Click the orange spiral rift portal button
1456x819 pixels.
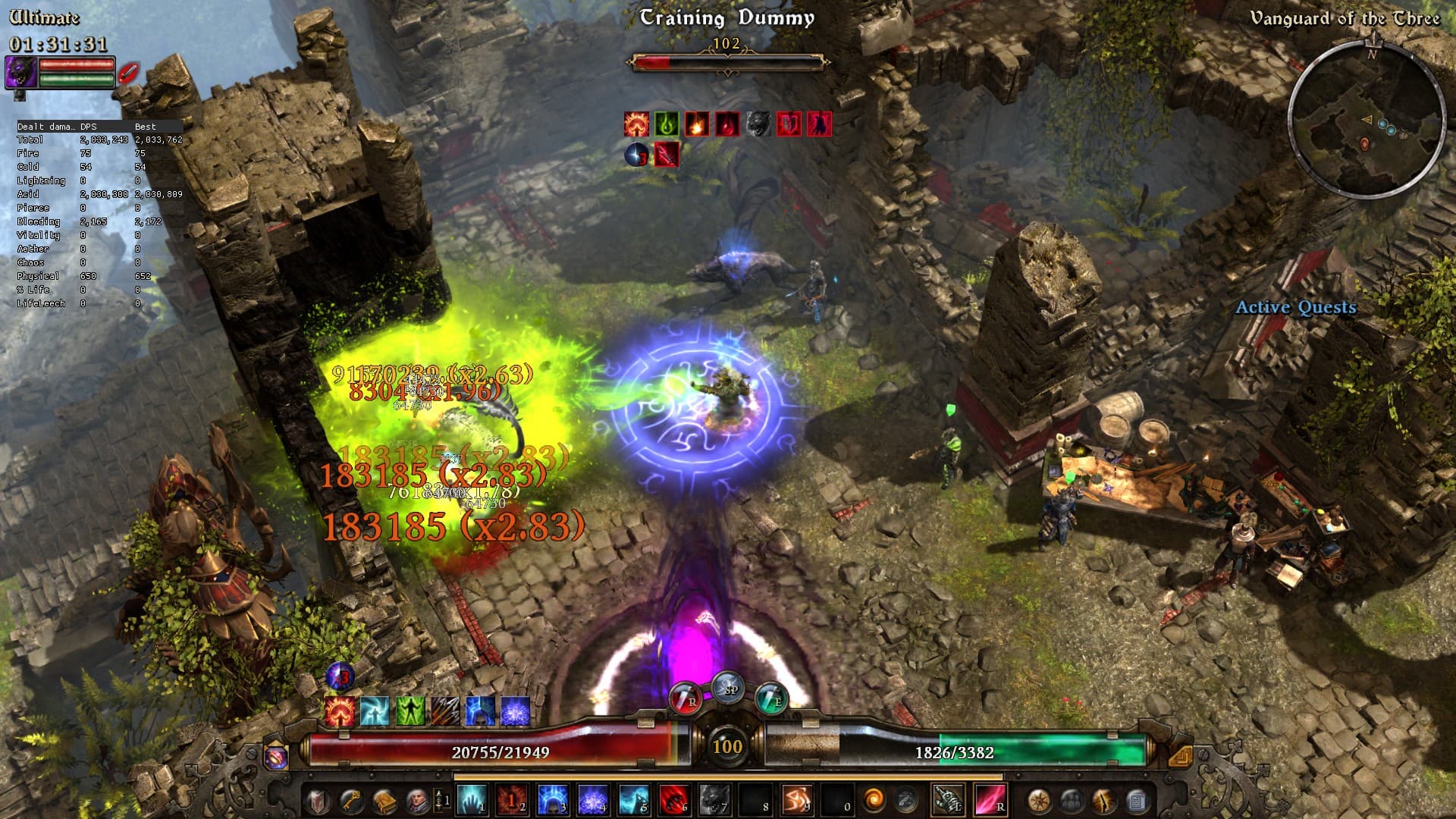874,800
